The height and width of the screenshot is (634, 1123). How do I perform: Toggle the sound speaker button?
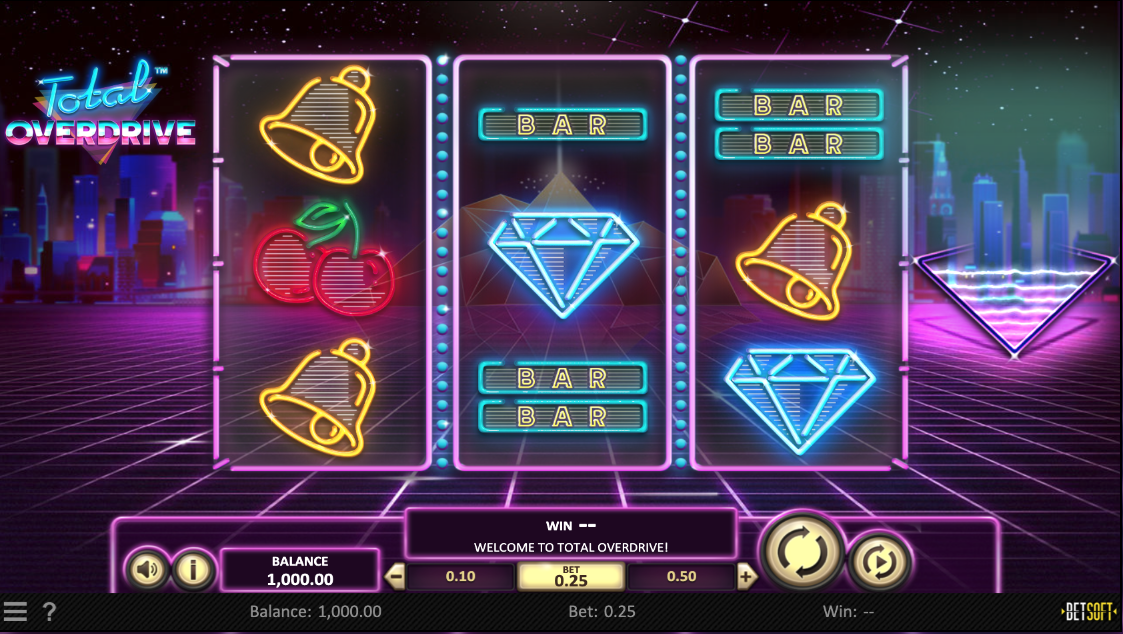coord(148,570)
